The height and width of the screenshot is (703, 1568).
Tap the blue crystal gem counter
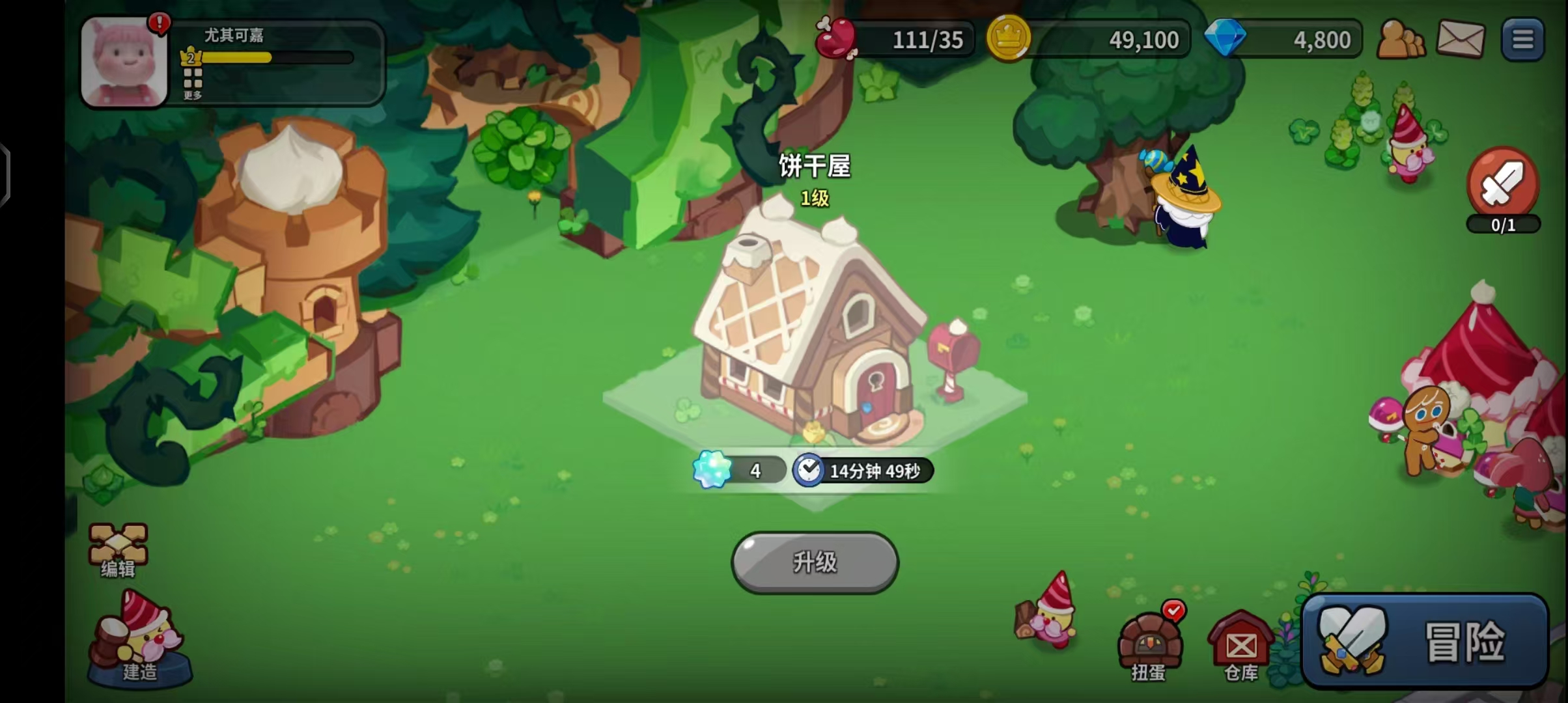click(1283, 40)
